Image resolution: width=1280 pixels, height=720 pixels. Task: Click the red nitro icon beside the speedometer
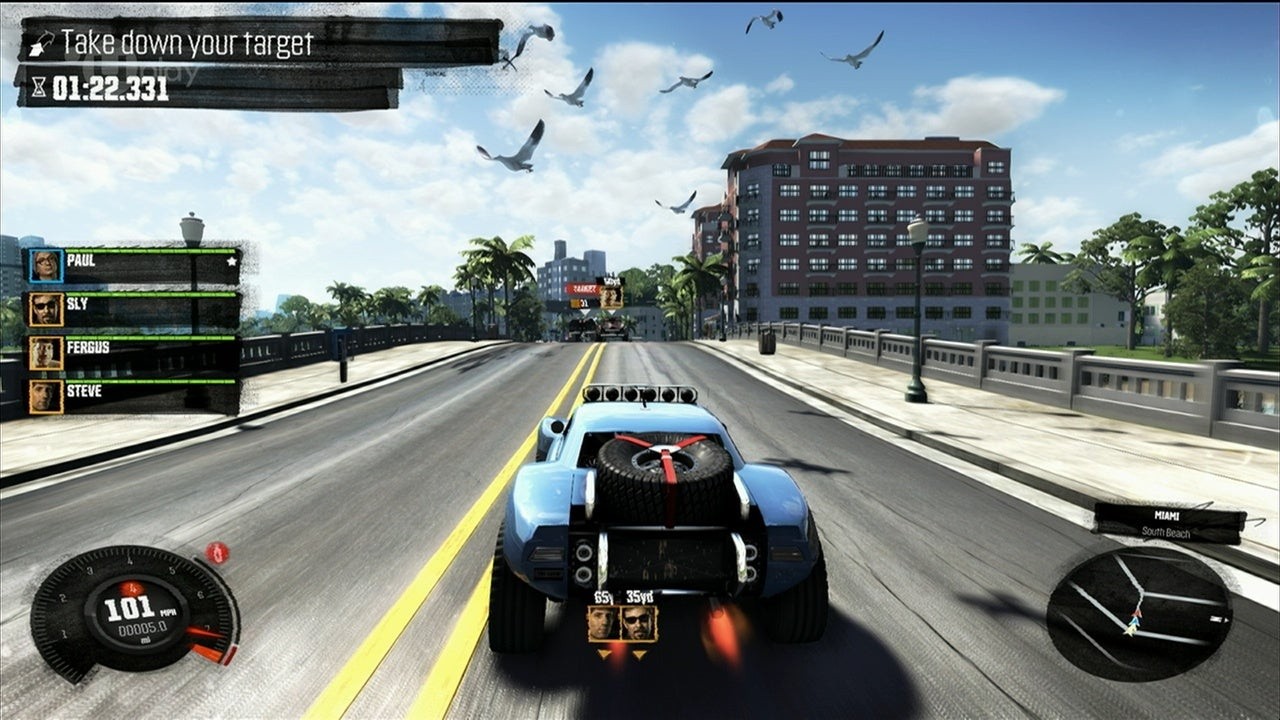click(217, 552)
